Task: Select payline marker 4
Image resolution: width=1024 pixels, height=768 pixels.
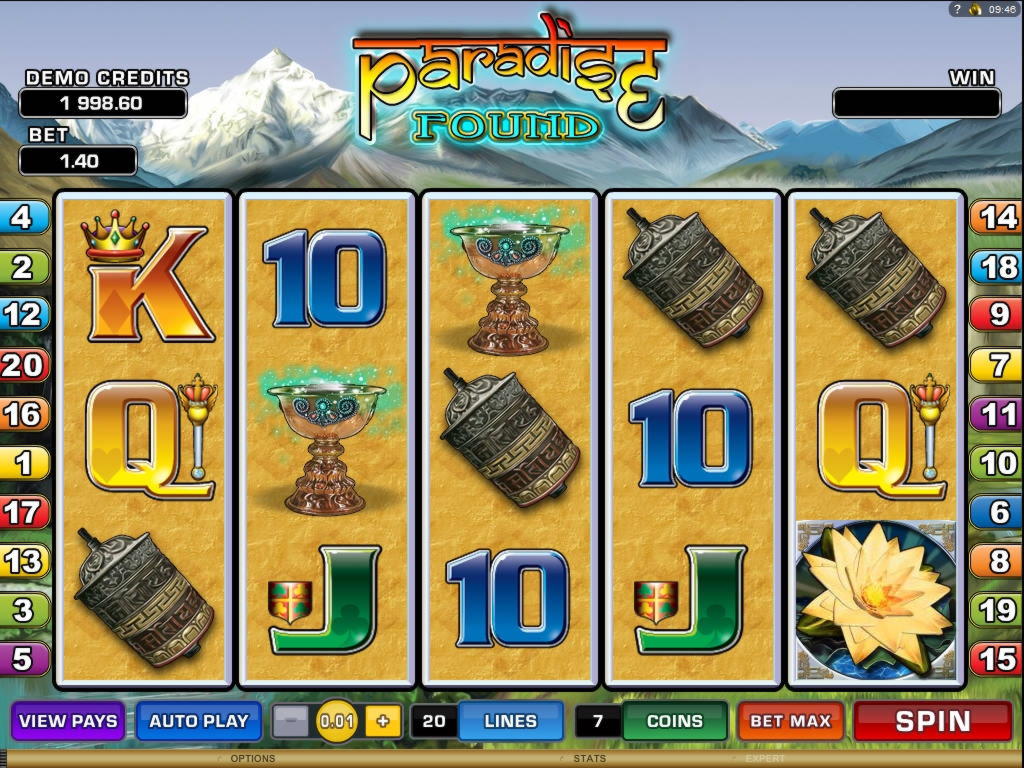Action: [22, 217]
